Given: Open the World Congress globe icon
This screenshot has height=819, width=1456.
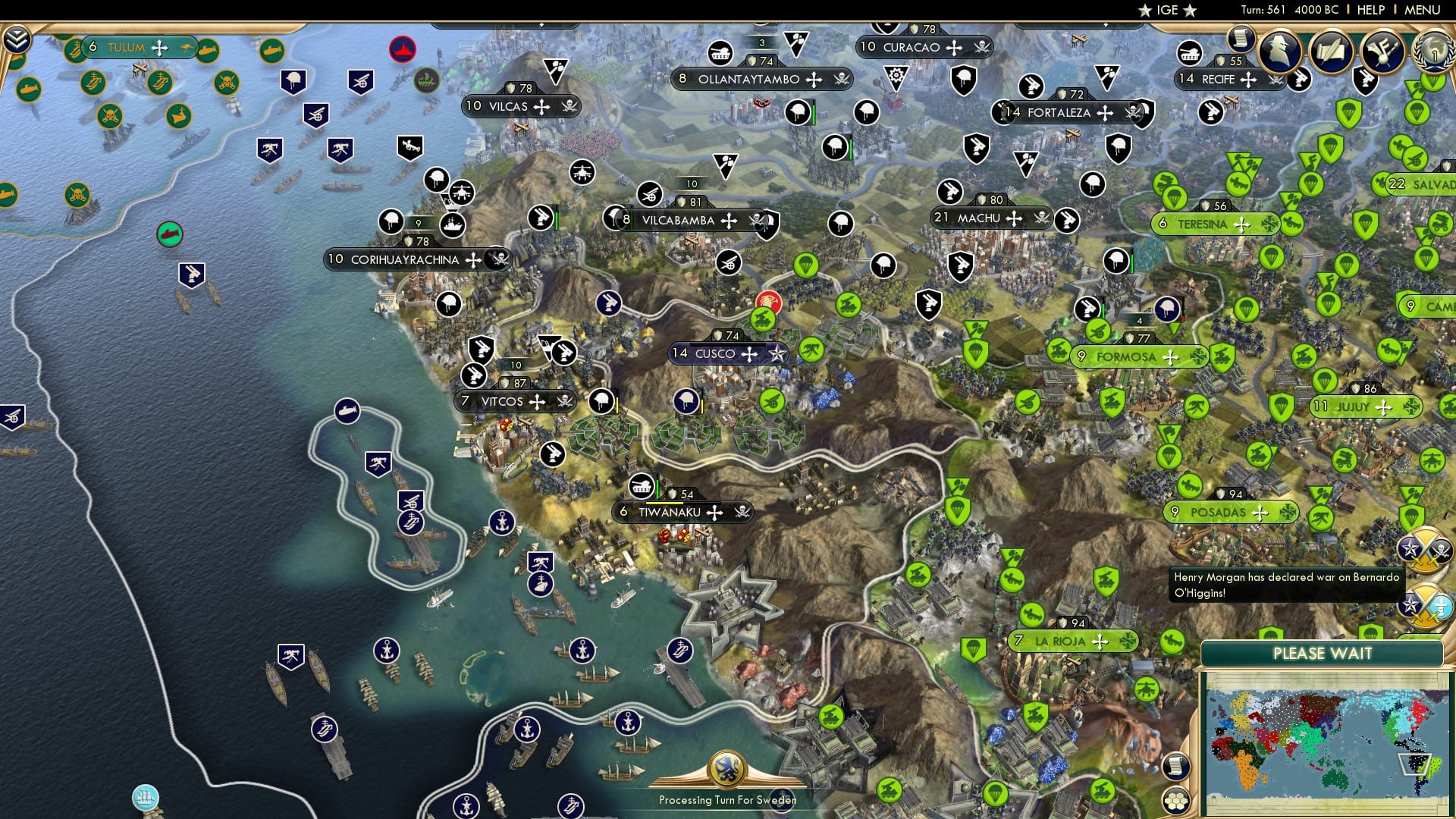Looking at the screenshot, I should (x=1433, y=51).
